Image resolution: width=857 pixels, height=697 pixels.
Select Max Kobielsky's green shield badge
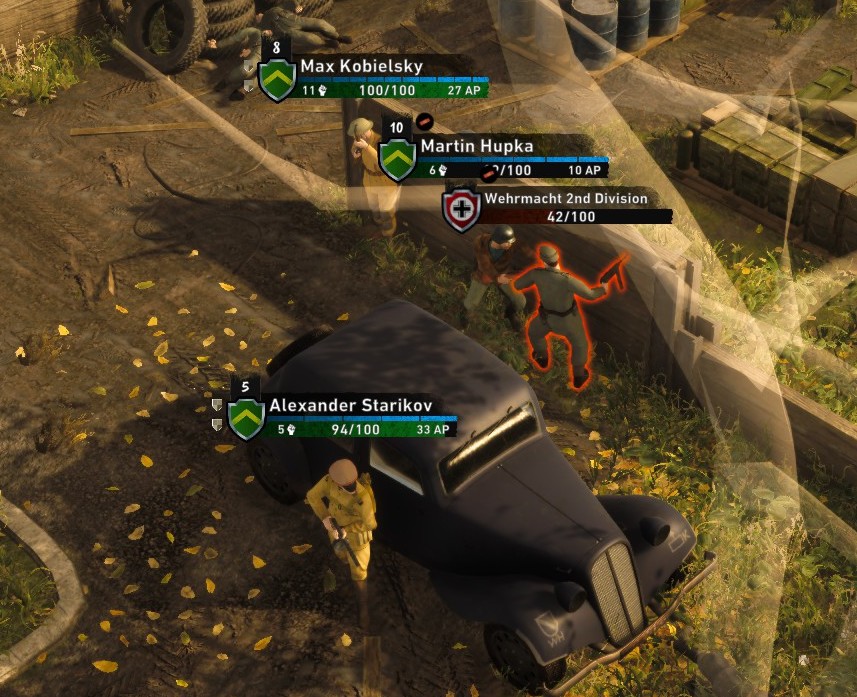click(x=276, y=80)
